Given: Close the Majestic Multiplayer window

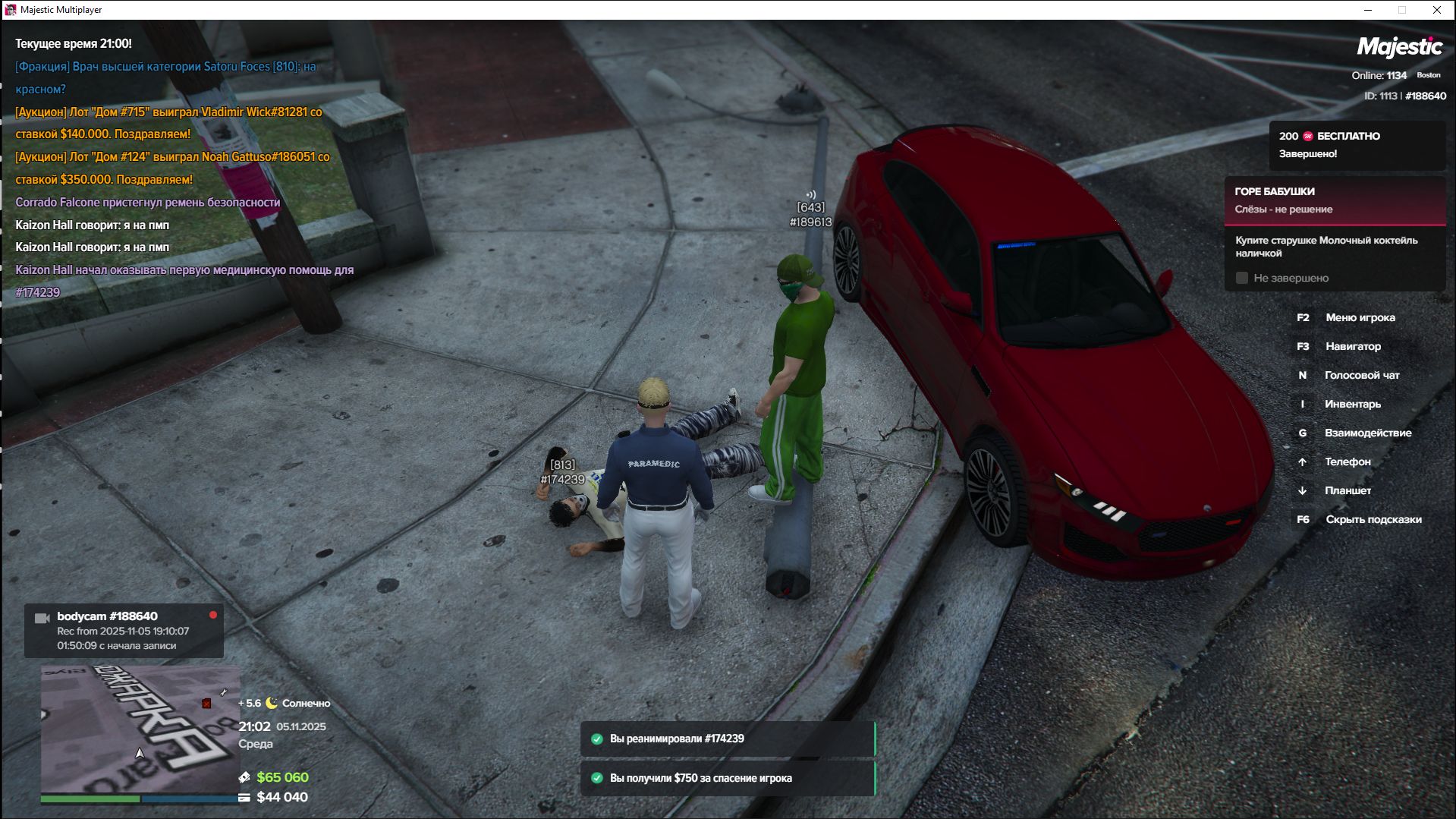Looking at the screenshot, I should click(x=1436, y=10).
